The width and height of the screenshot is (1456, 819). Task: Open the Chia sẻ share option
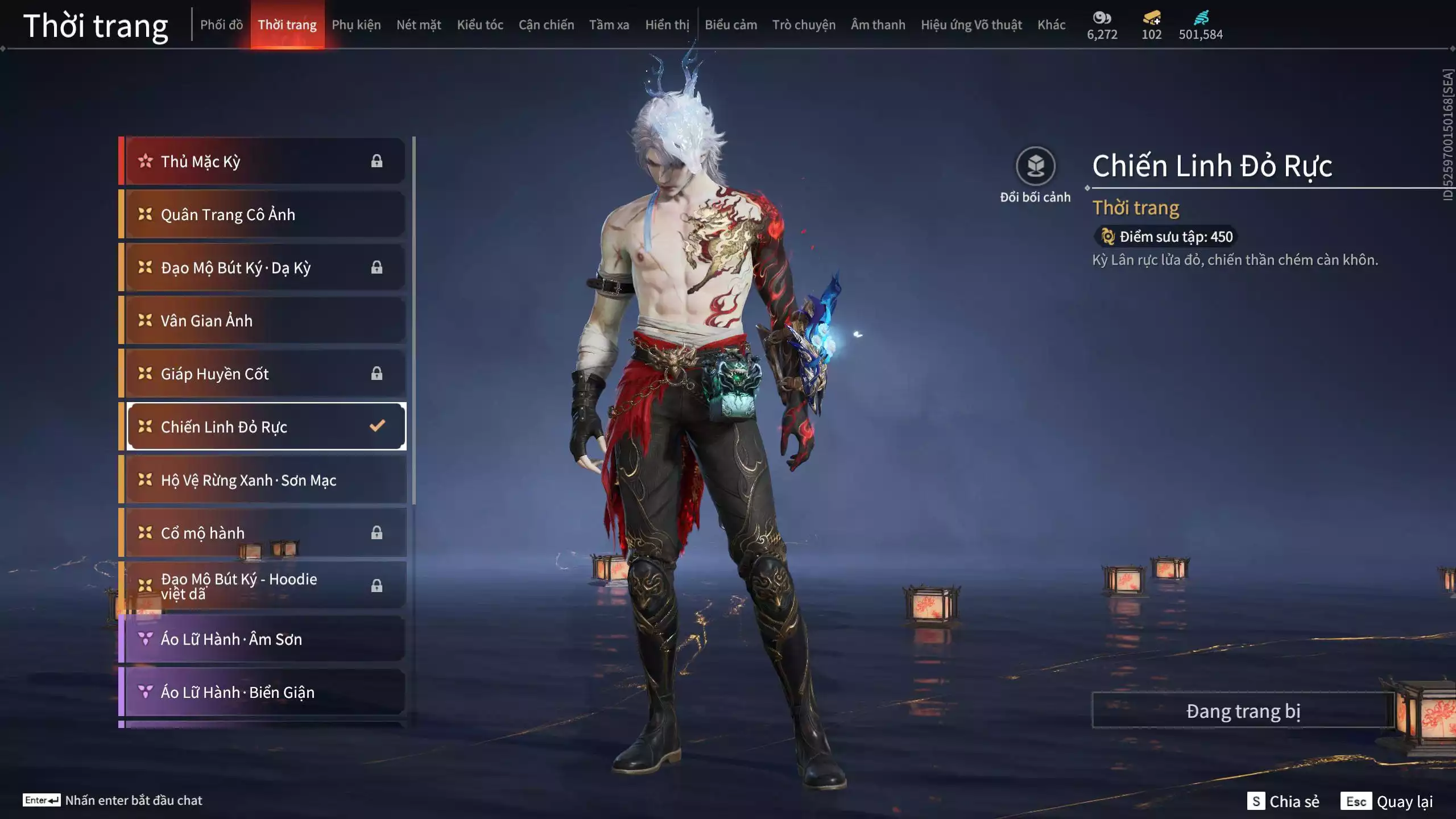1283,801
